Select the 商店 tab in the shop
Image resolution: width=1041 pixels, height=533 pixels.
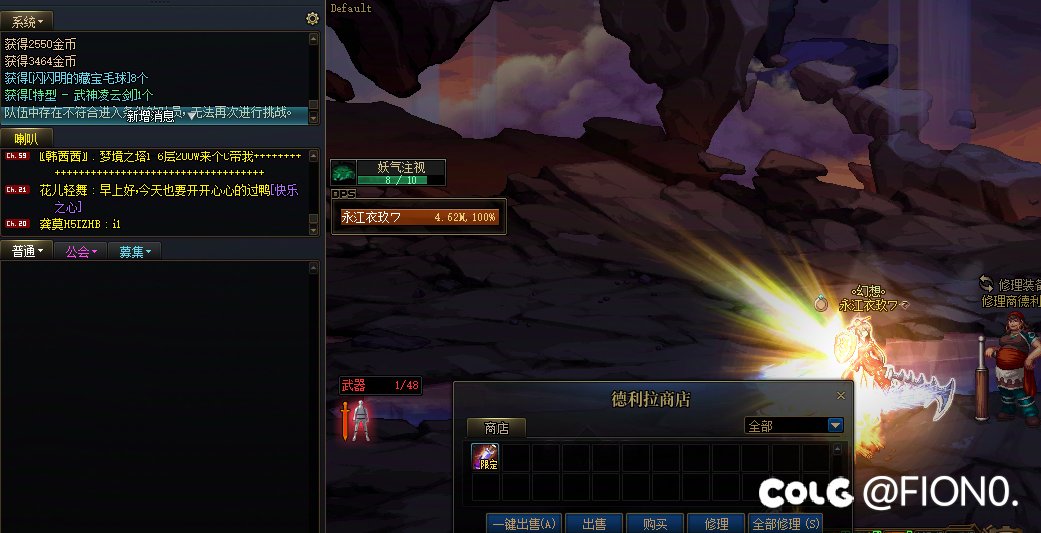pyautogui.click(x=497, y=428)
